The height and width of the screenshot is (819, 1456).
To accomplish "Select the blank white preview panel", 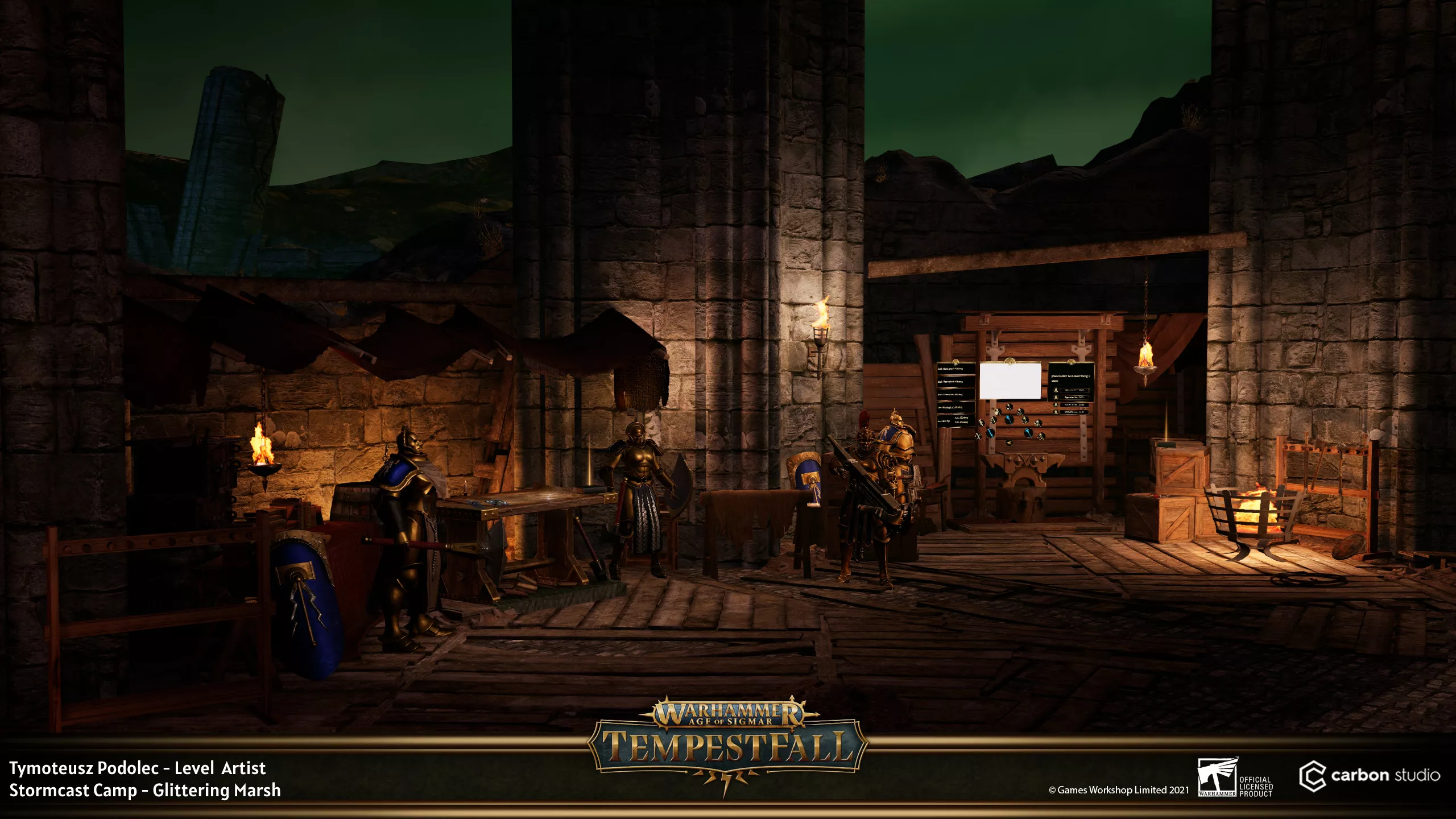I will click(x=1010, y=381).
